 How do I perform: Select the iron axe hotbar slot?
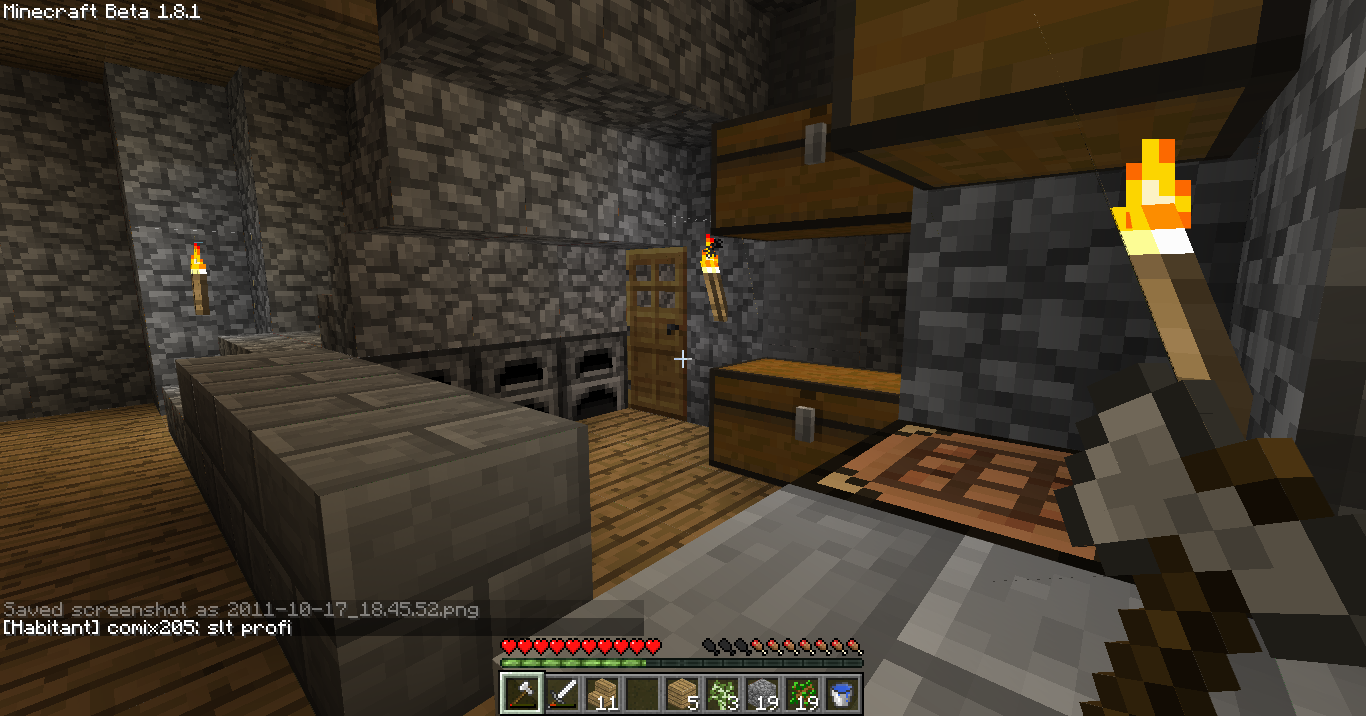520,692
